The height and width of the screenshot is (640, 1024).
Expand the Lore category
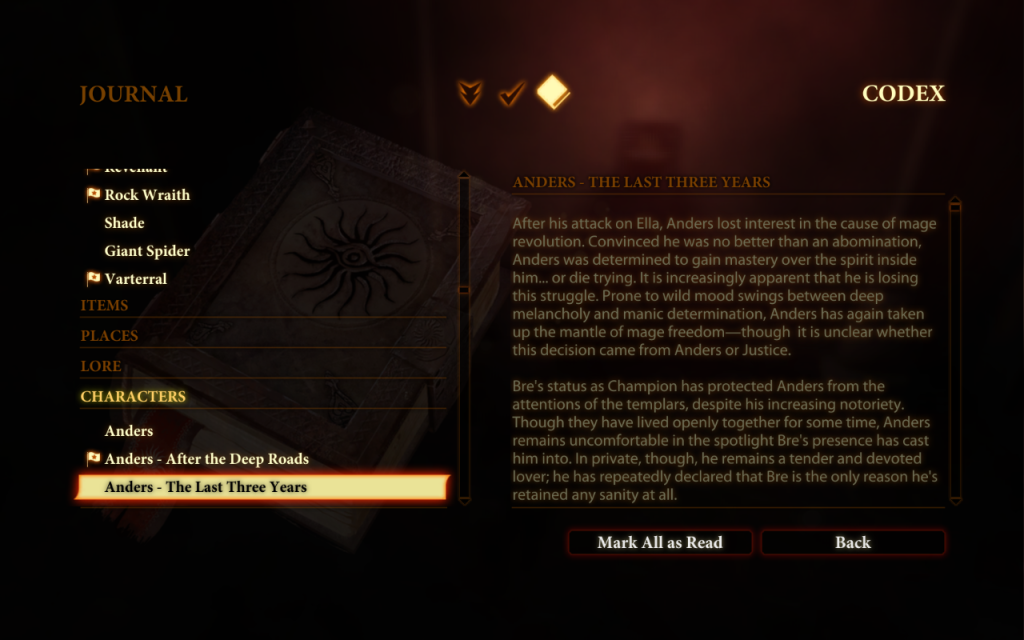click(101, 366)
